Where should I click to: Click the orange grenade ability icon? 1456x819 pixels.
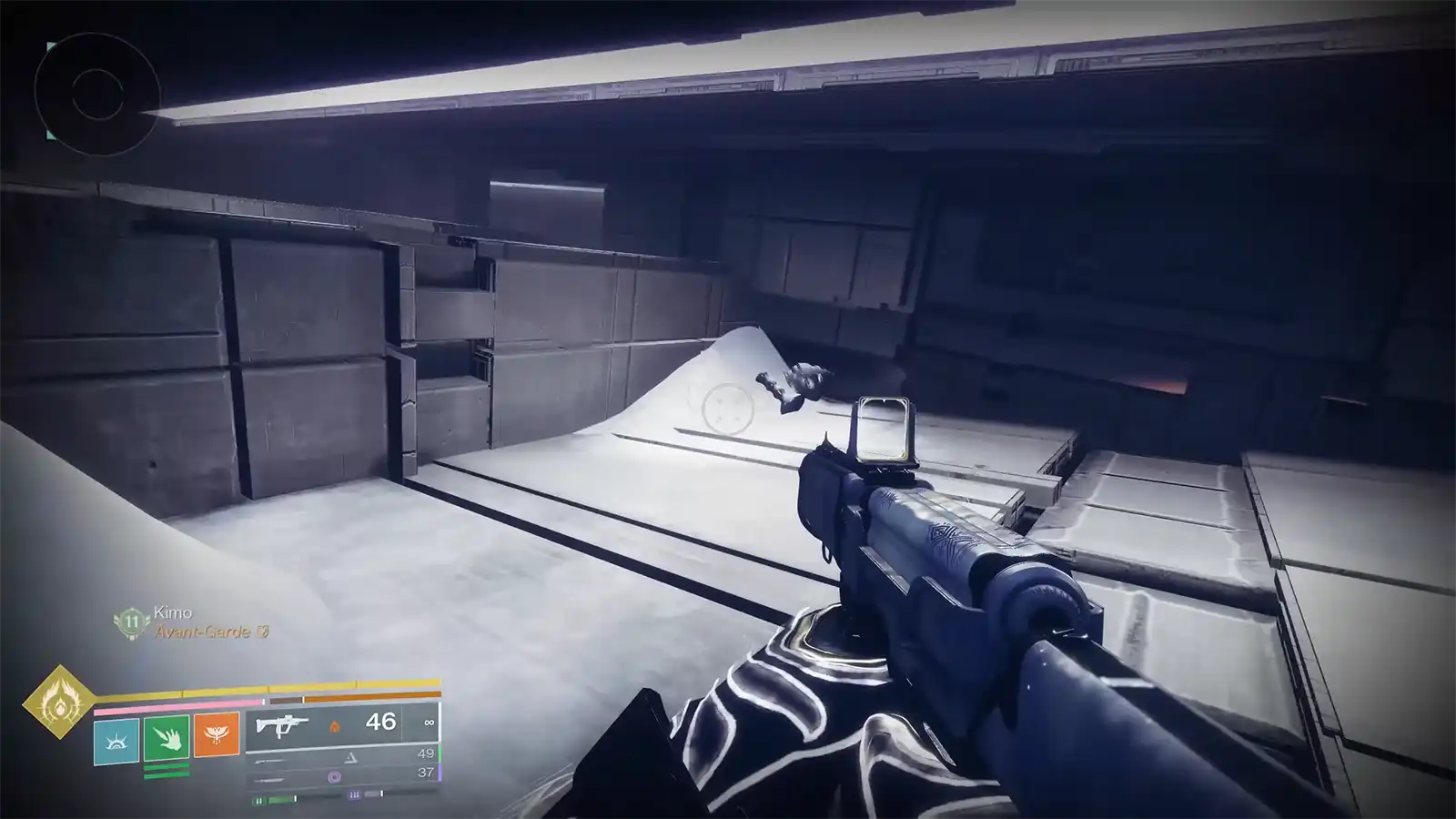click(x=217, y=735)
